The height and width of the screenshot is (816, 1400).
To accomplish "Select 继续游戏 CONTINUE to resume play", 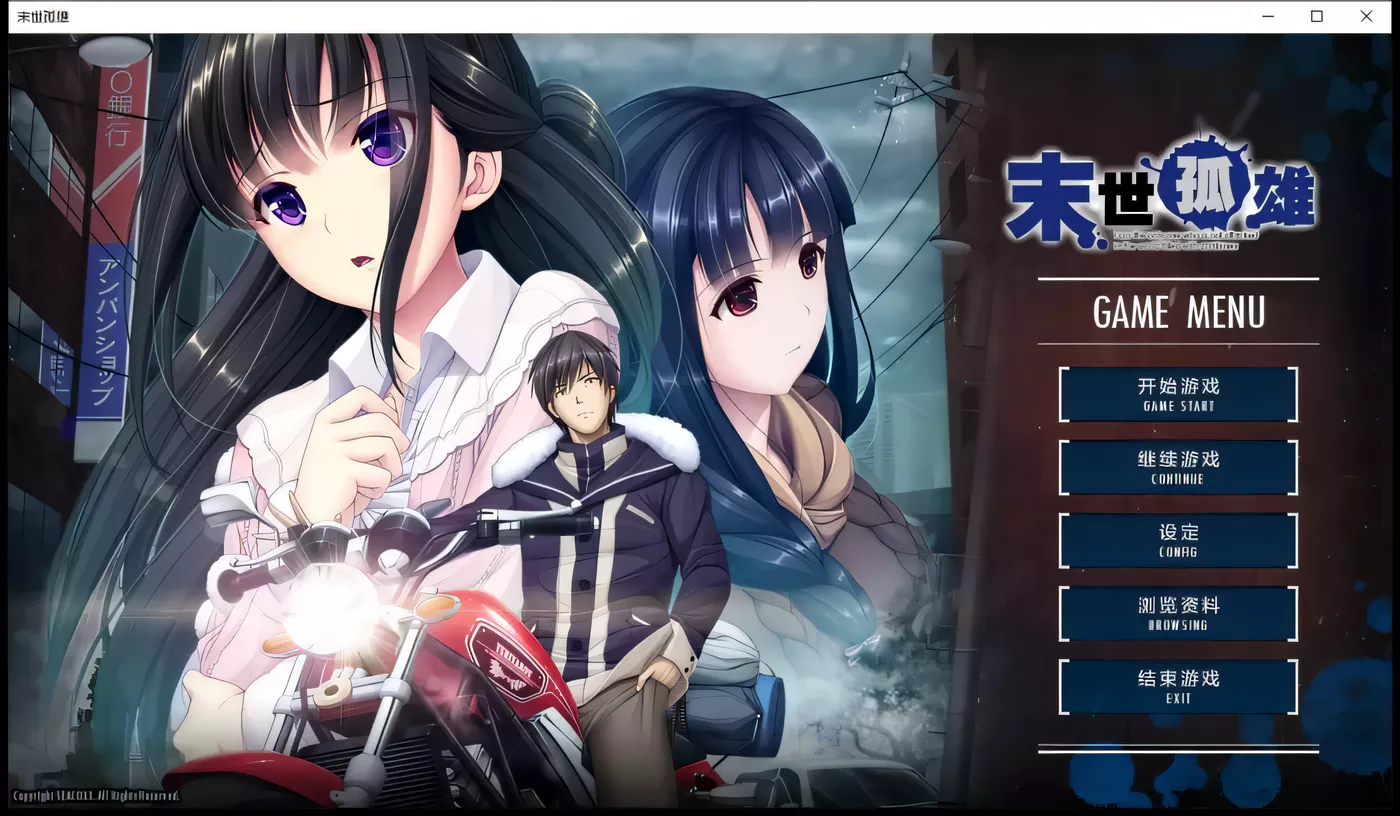I will pyautogui.click(x=1178, y=466).
